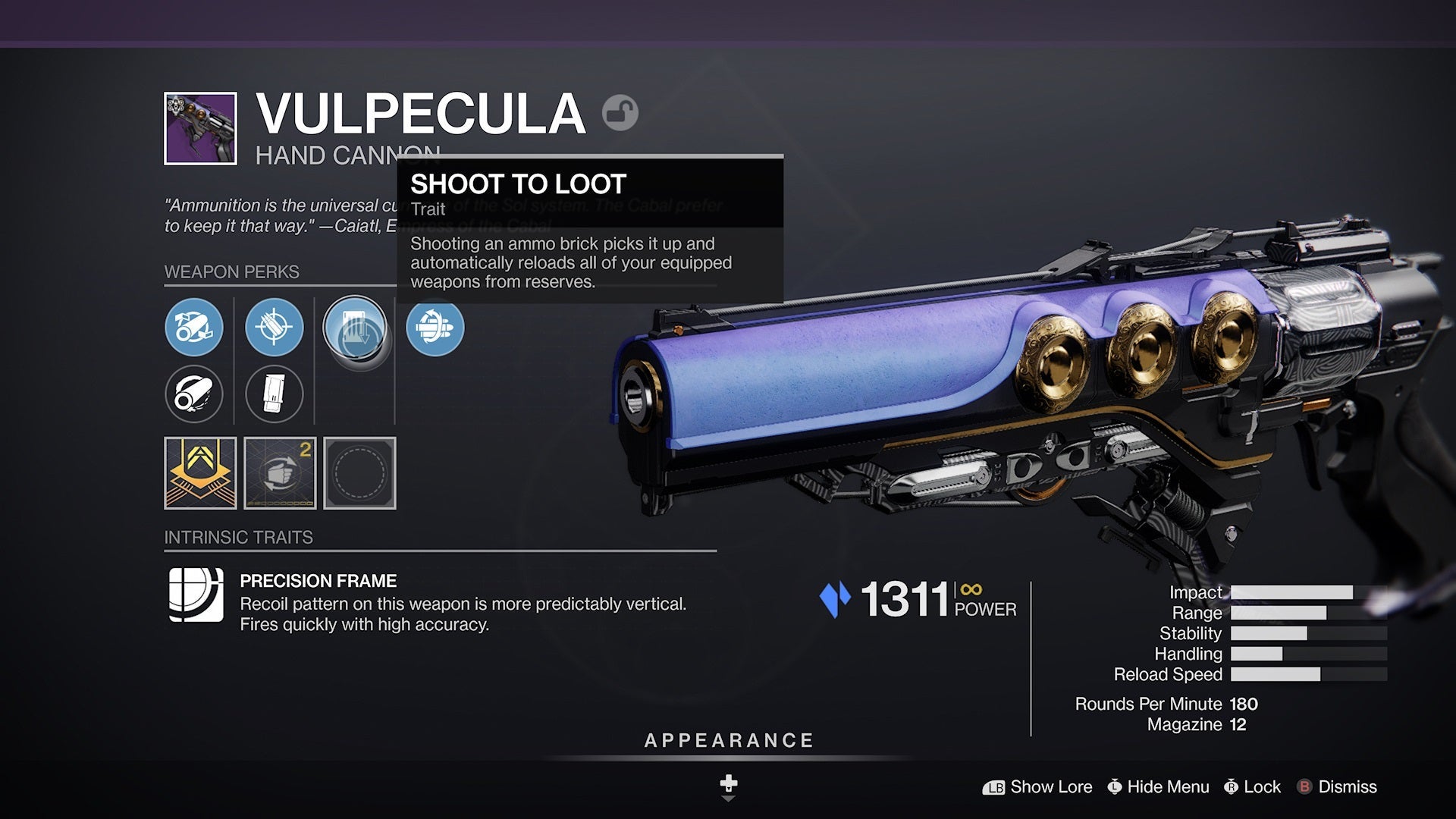
Task: Click the weapon mod slot showing 2
Action: [x=280, y=472]
